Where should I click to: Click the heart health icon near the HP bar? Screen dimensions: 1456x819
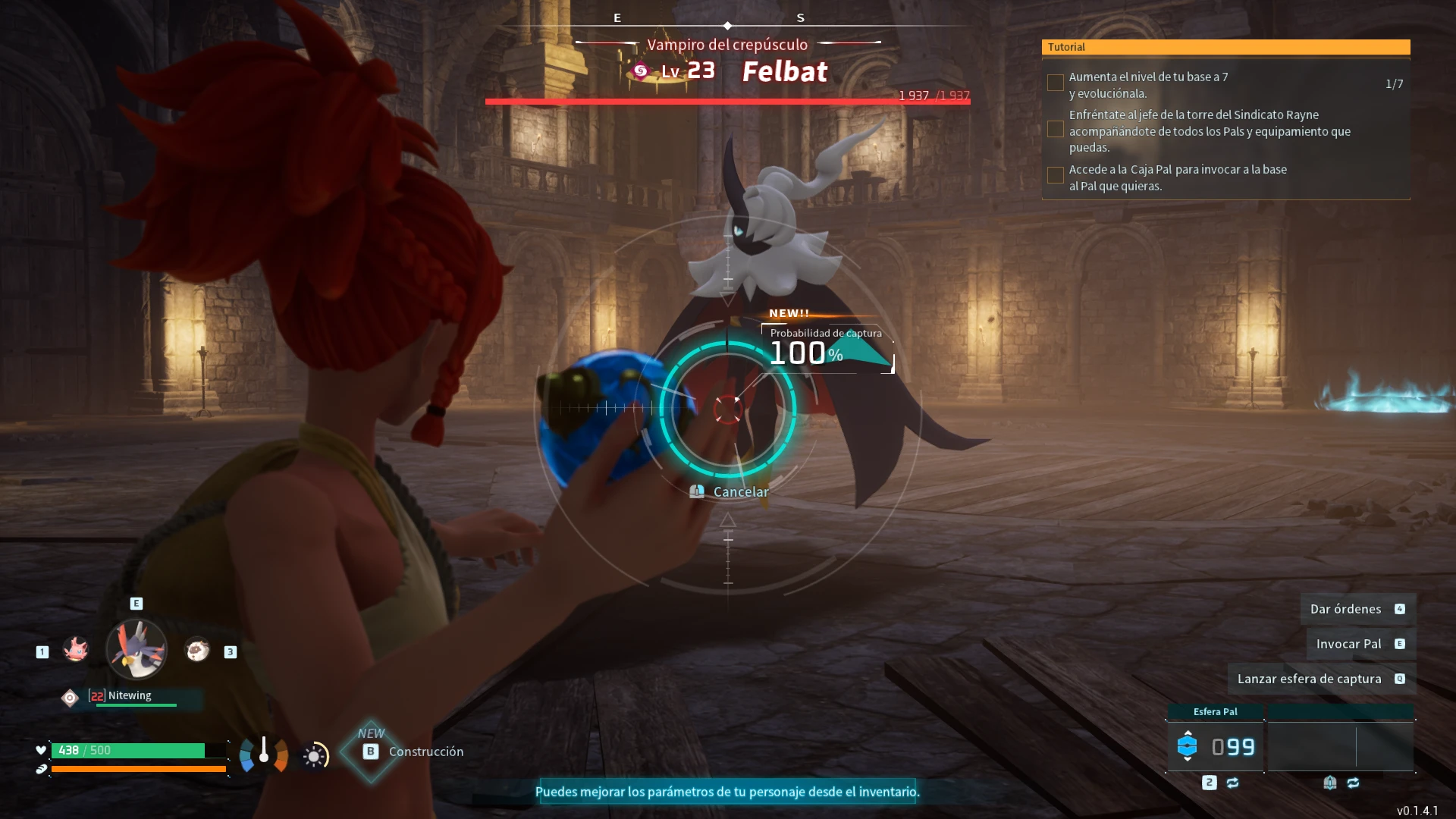[40, 751]
